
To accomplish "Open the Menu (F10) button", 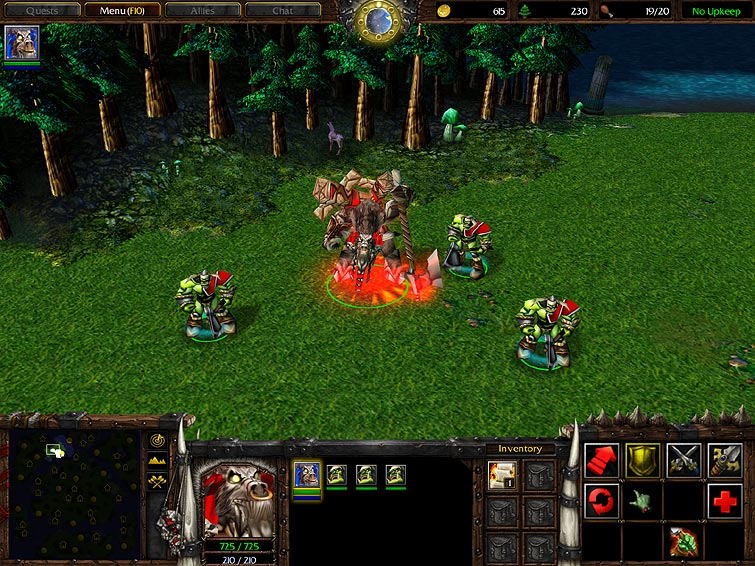I will [122, 11].
